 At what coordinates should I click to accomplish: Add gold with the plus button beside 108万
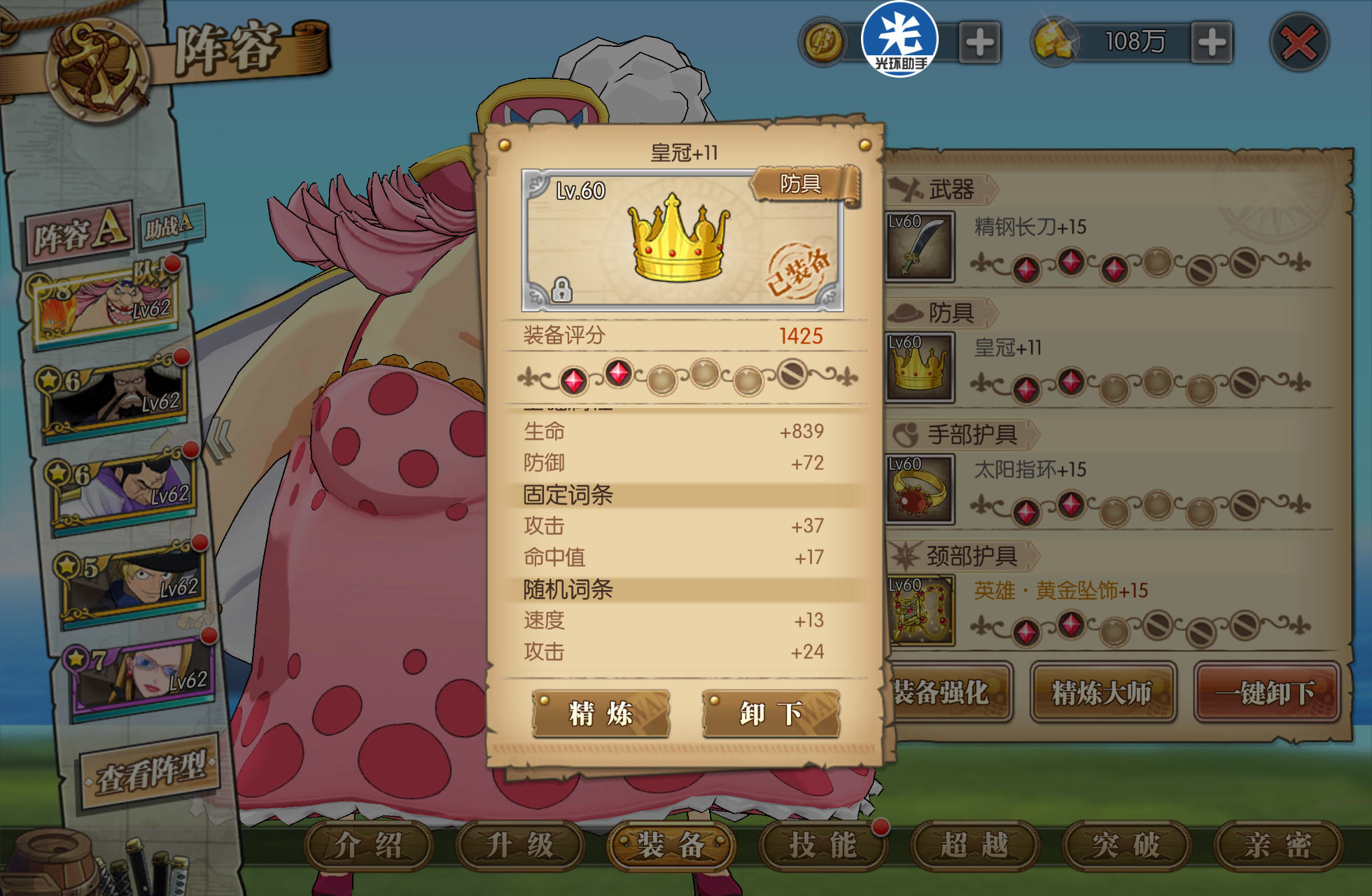1211,43
